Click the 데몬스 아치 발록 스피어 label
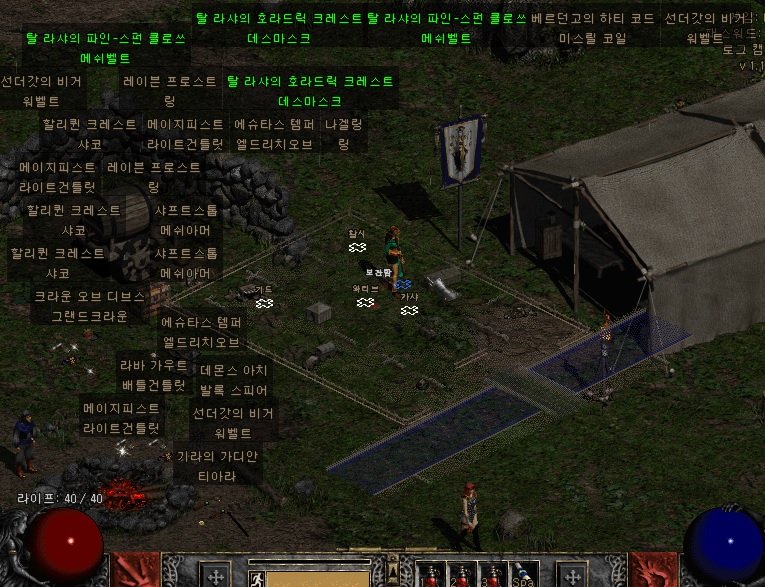The image size is (765, 587). (234, 379)
